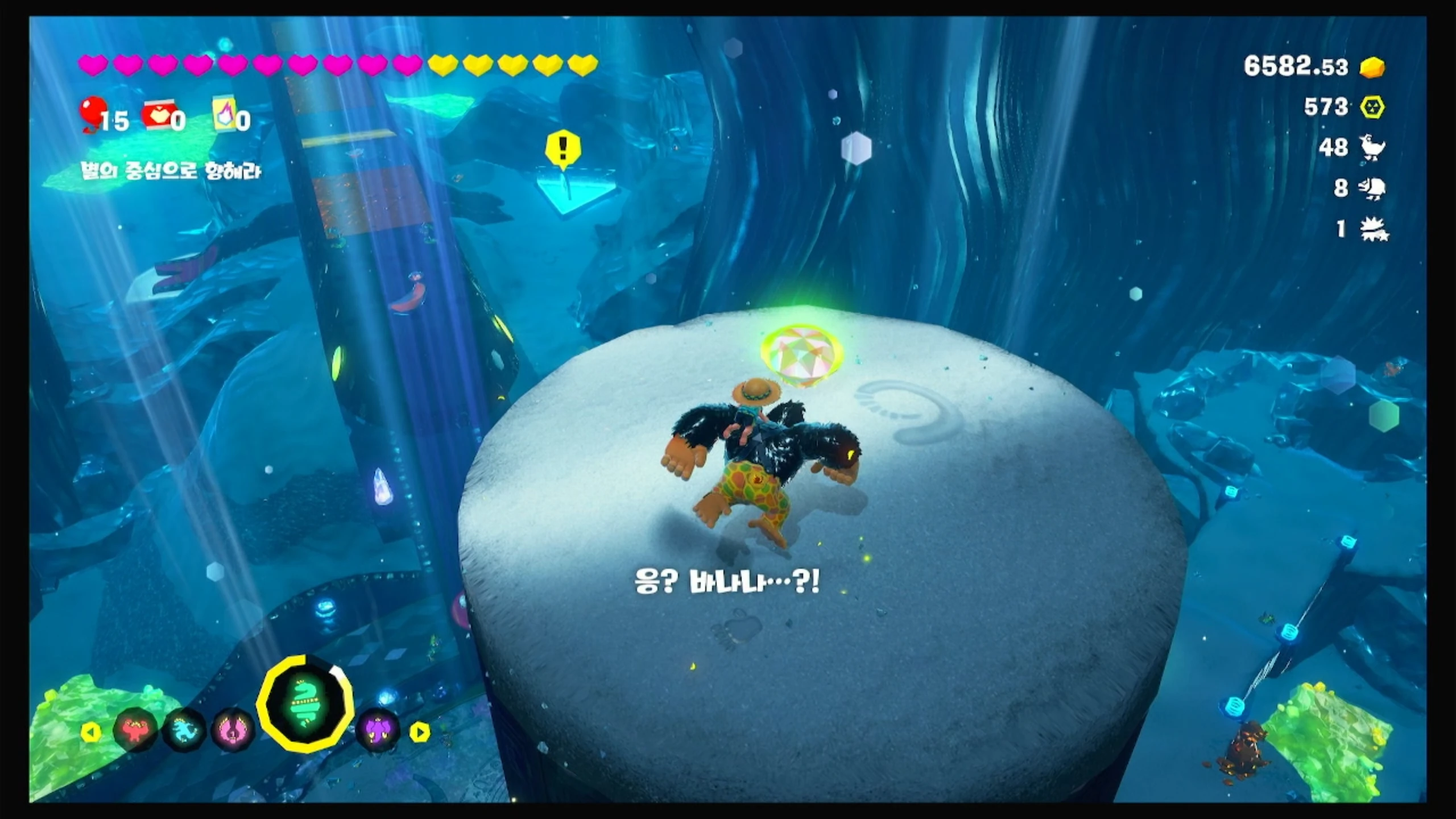
Task: Select the purple elephant Bananza icon
Action: pos(377,730)
